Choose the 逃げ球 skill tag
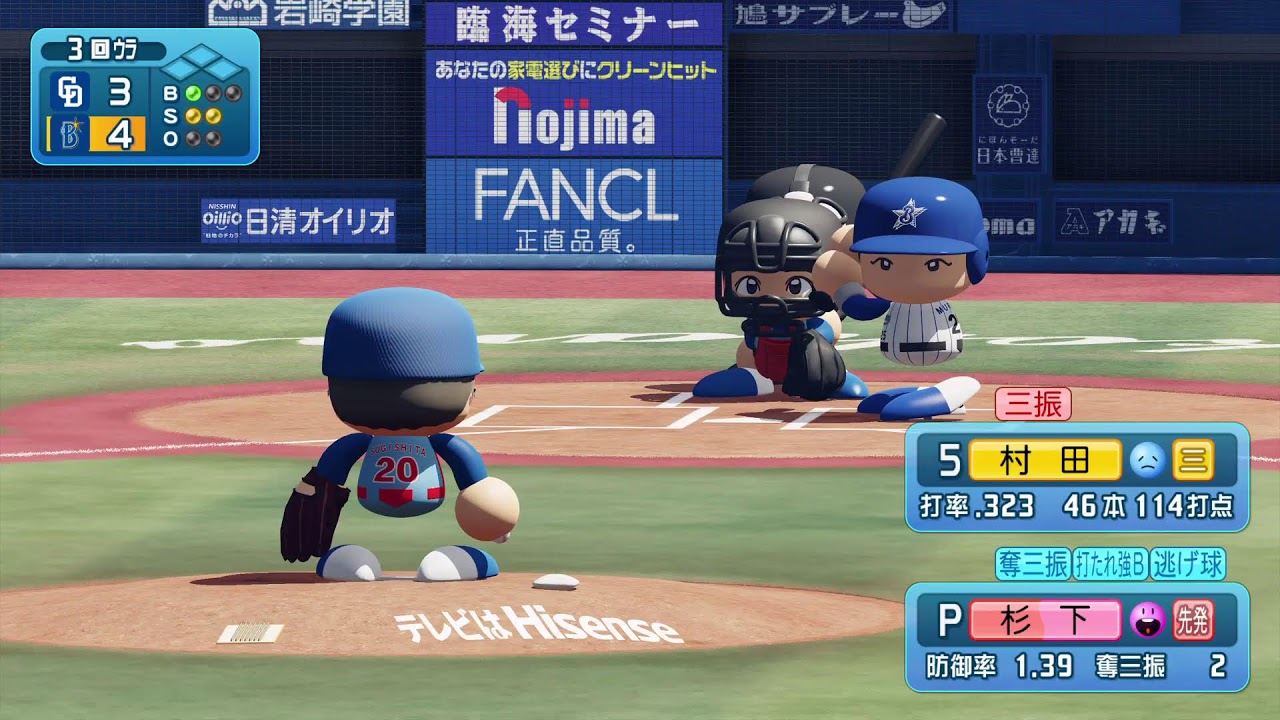Screen dimensions: 1280x720 click(1187, 564)
